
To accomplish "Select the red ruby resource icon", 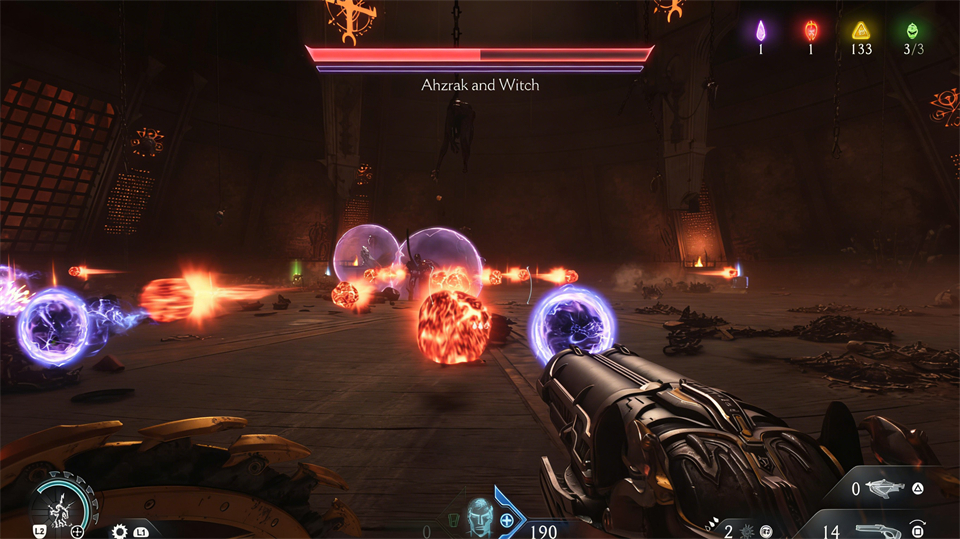I will 812,30.
